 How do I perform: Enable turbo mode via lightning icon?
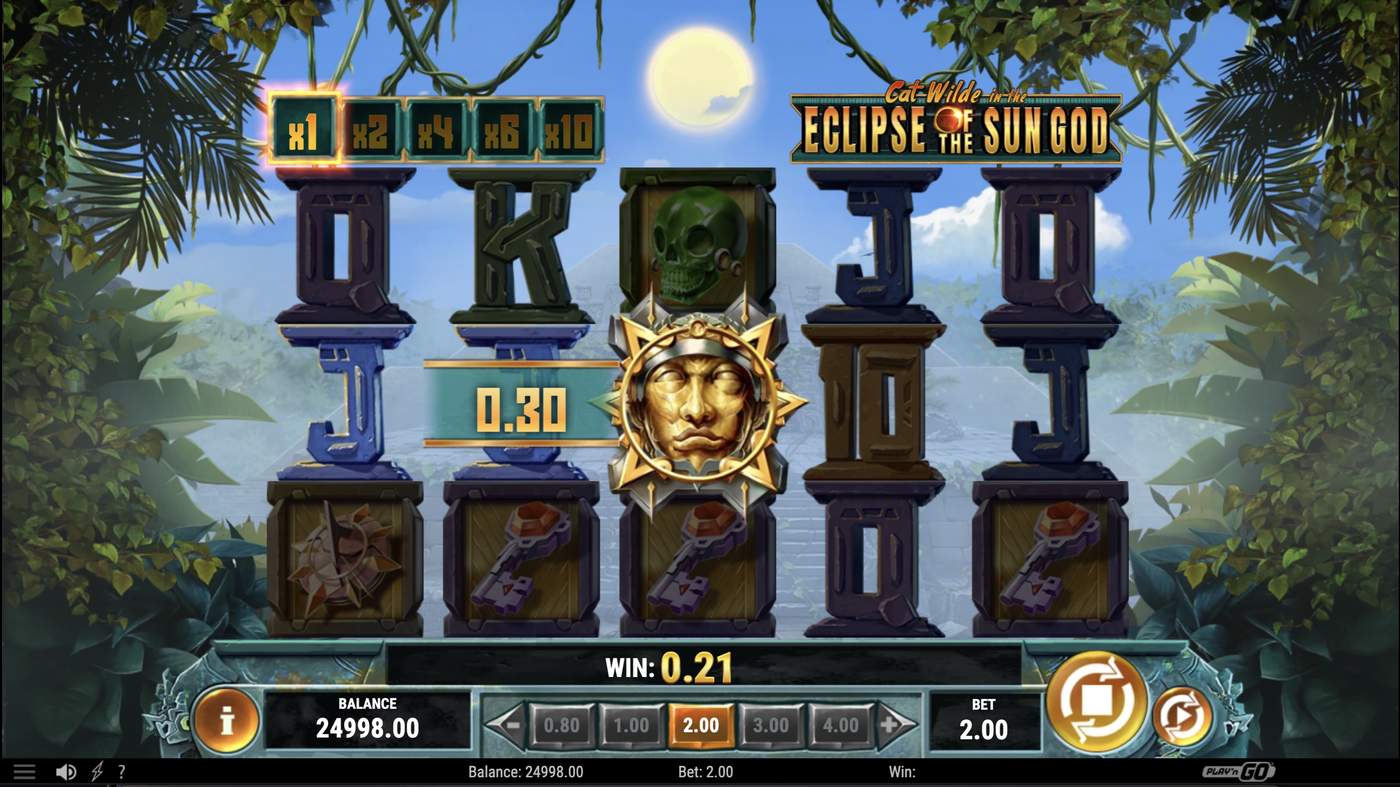coord(95,770)
